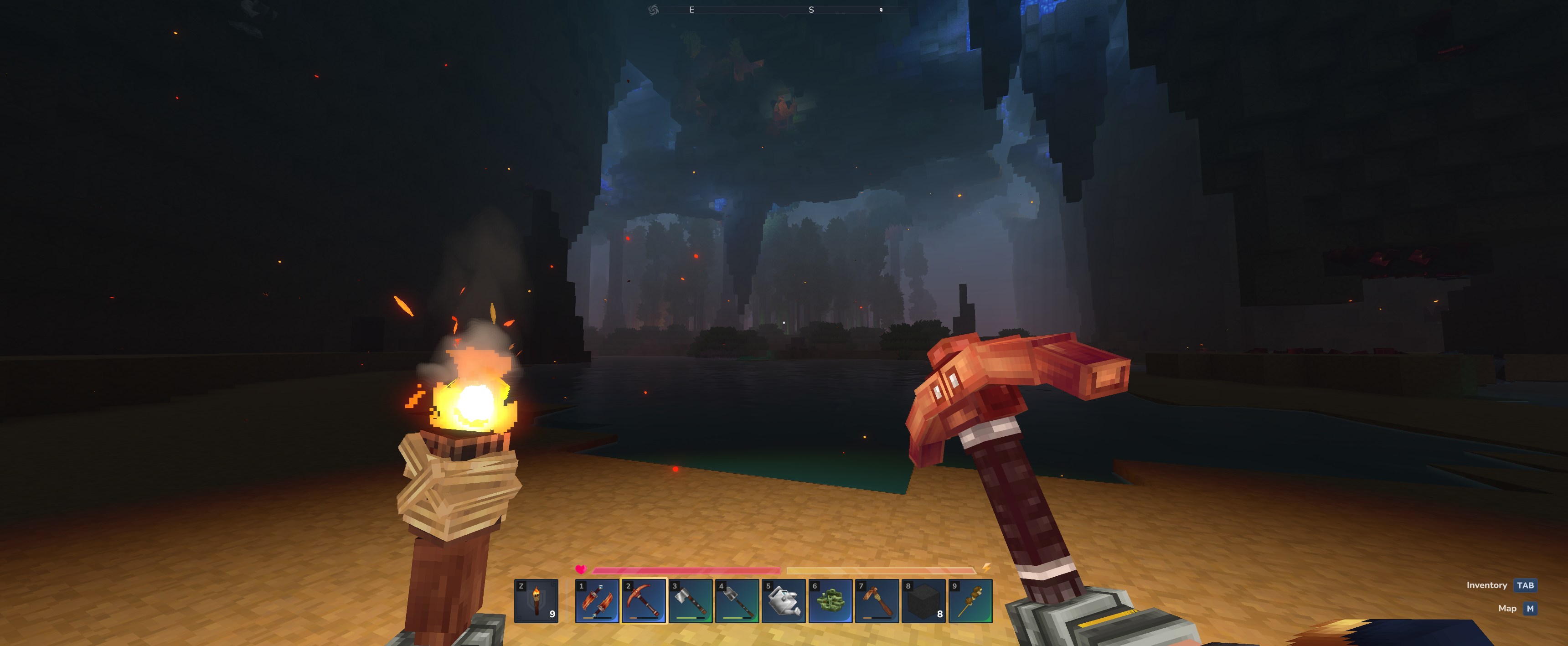The image size is (1568, 646).
Task: Select the dual copper daggers slot
Action: pyautogui.click(x=597, y=601)
